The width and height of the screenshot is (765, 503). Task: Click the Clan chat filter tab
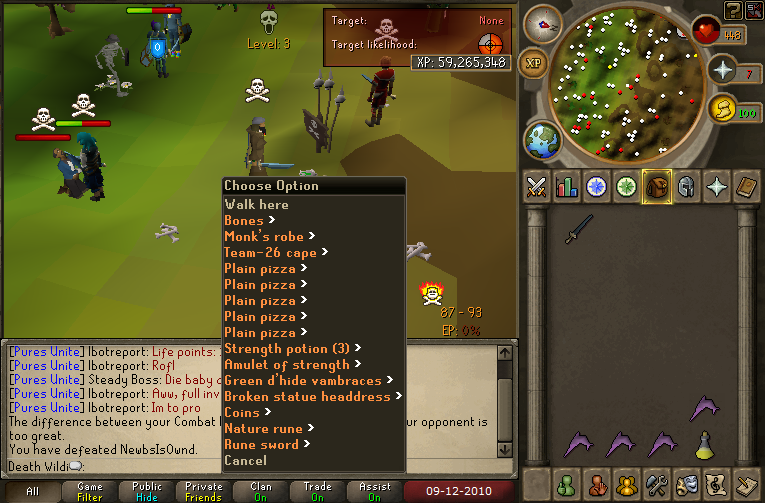pyautogui.click(x=261, y=491)
